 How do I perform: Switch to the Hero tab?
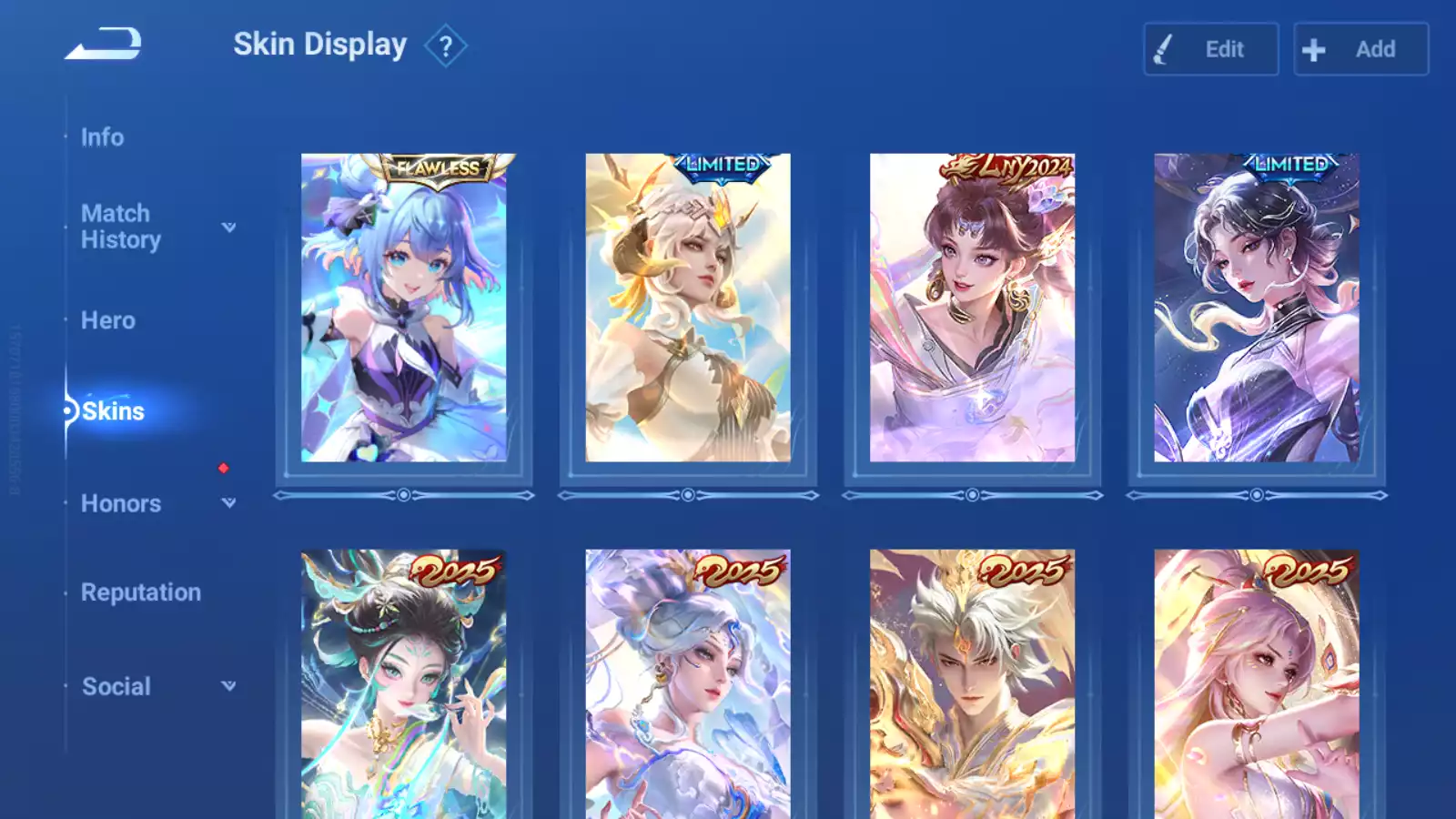pos(107,320)
